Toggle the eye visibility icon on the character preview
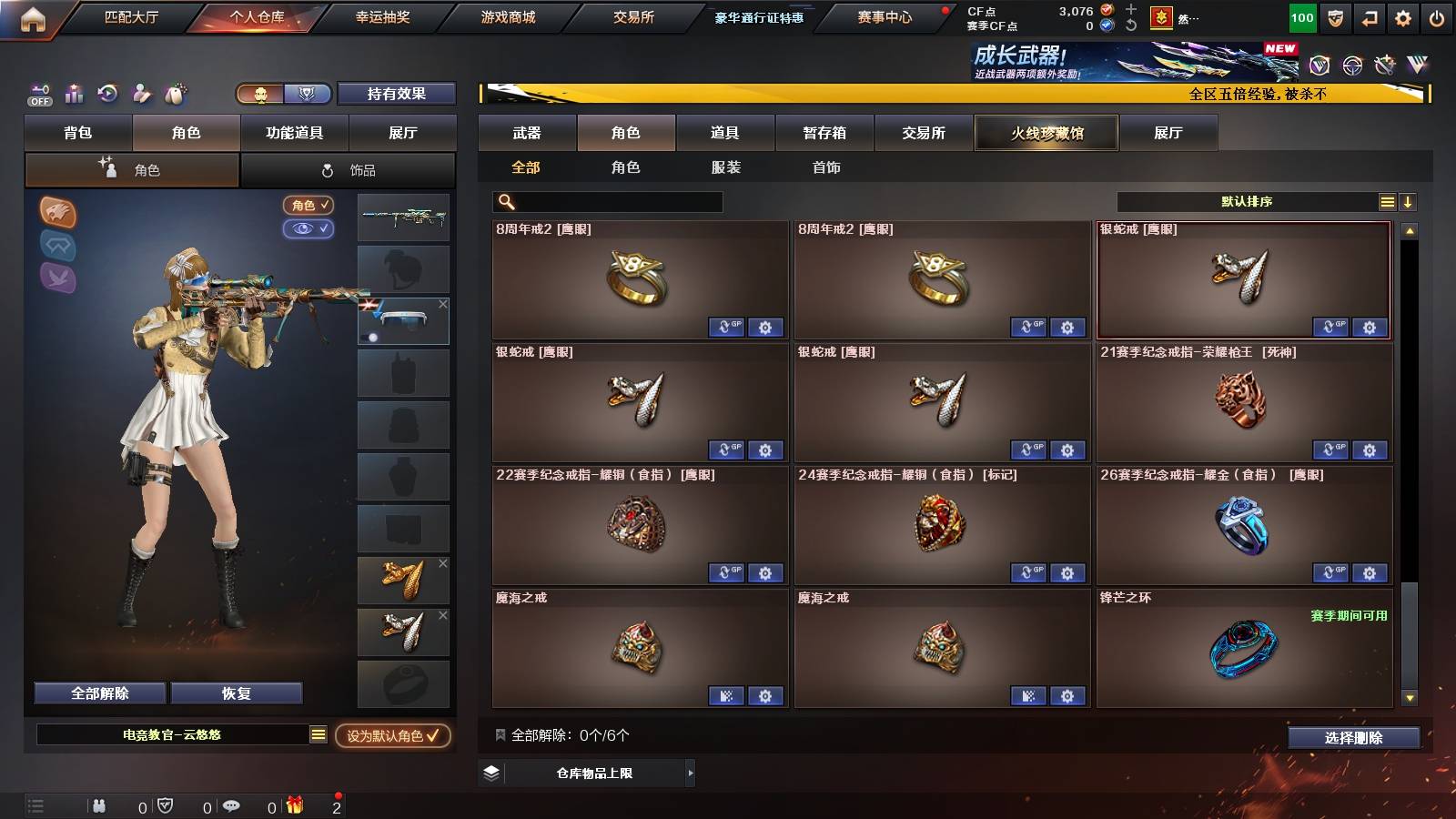1456x819 pixels. (310, 229)
